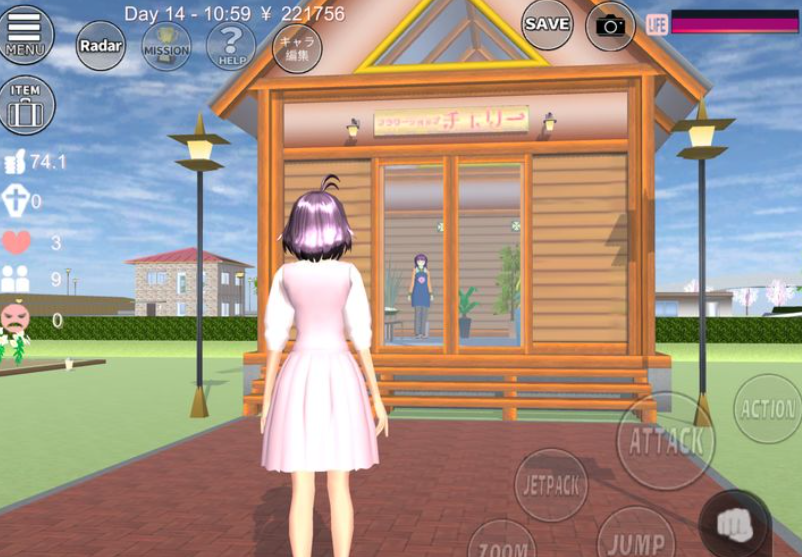Image resolution: width=802 pixels, height=557 pixels.
Task: Tap the JUMP button
Action: click(636, 540)
